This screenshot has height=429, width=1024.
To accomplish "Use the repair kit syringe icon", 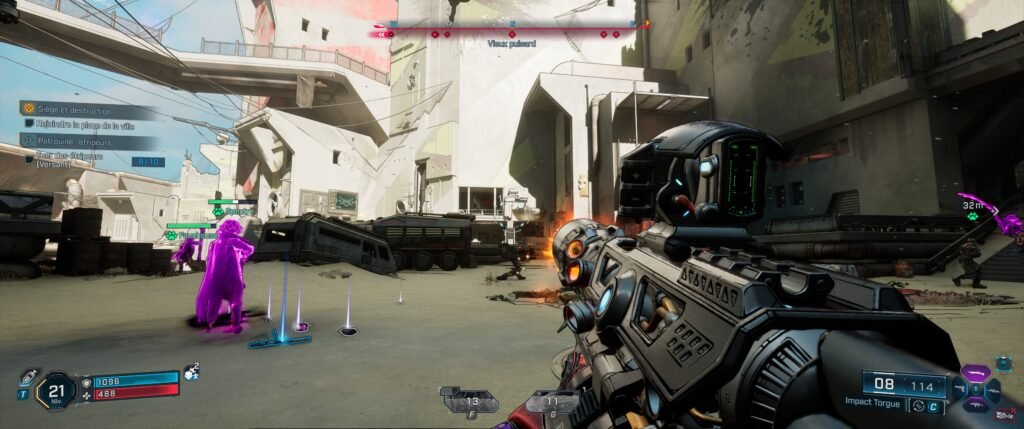I will (28, 377).
